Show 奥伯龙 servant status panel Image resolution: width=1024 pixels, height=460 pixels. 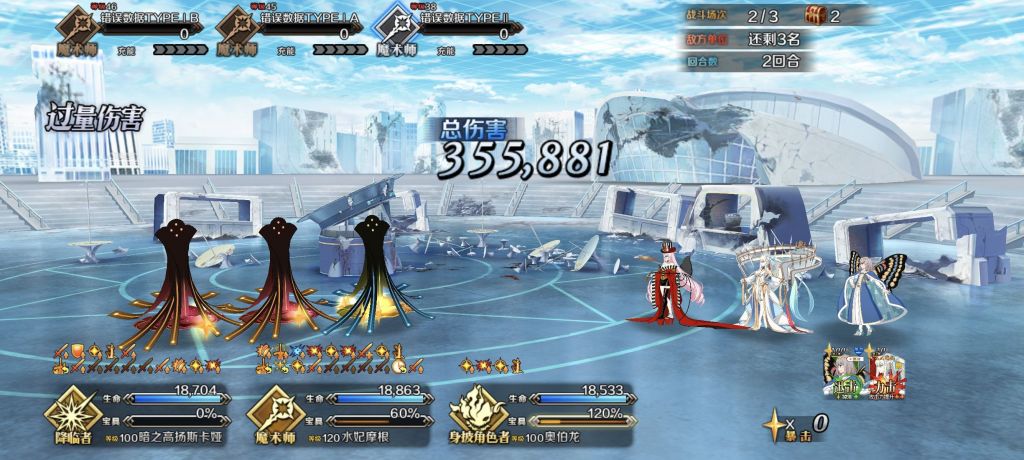(x=540, y=410)
